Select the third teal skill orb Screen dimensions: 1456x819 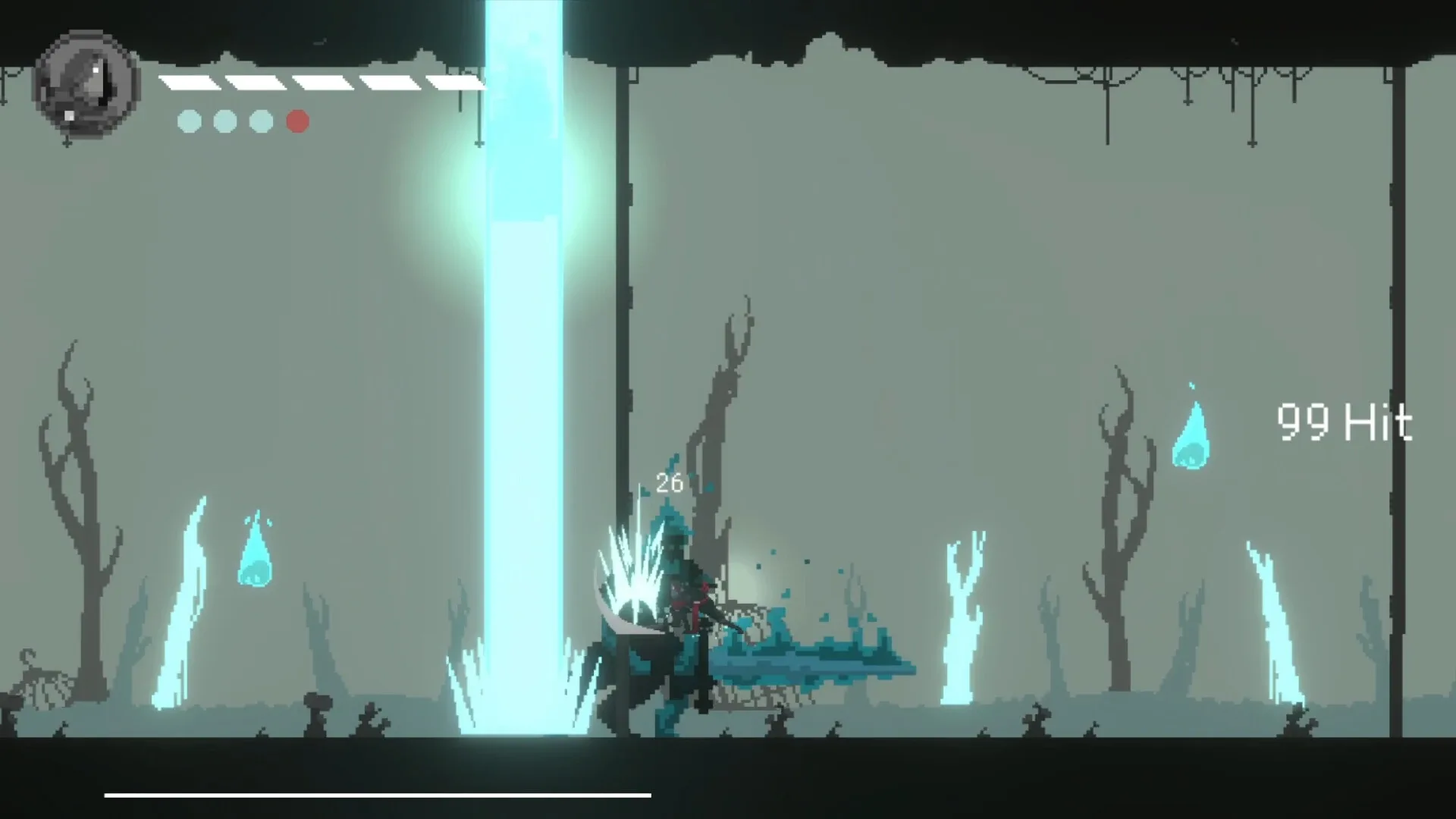pos(261,121)
